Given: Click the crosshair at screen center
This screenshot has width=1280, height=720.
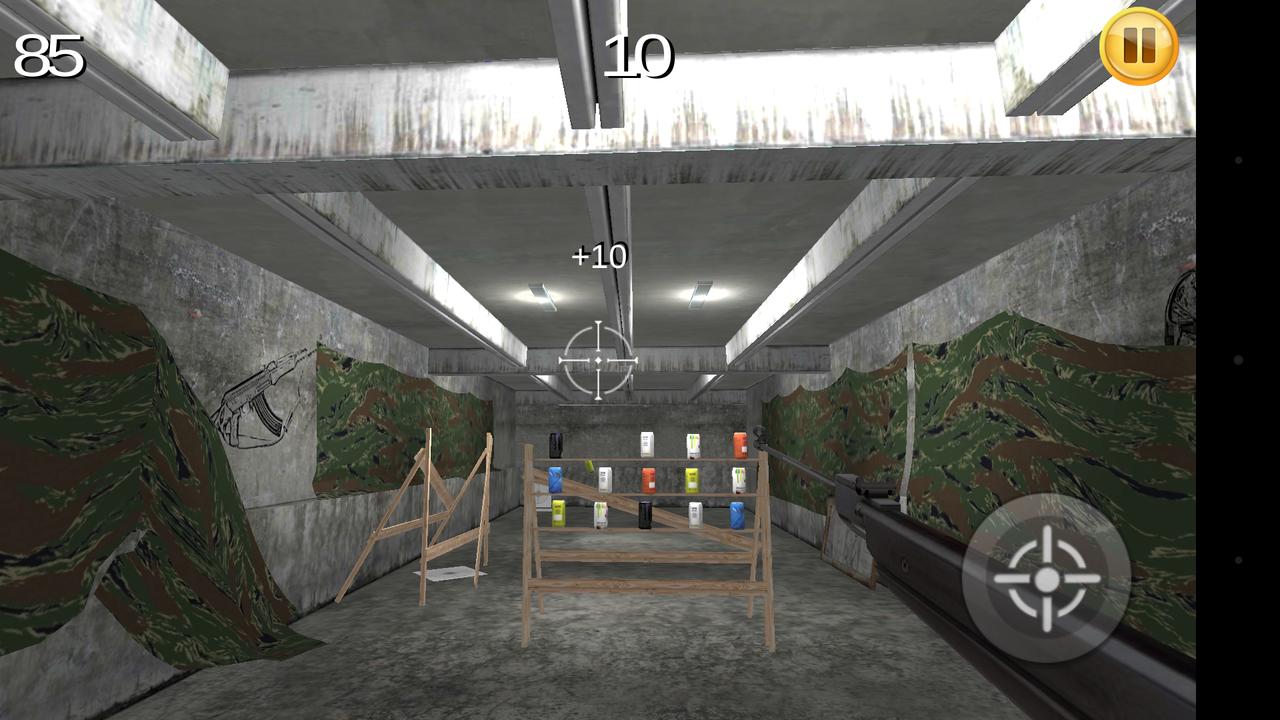Looking at the screenshot, I should click(597, 357).
